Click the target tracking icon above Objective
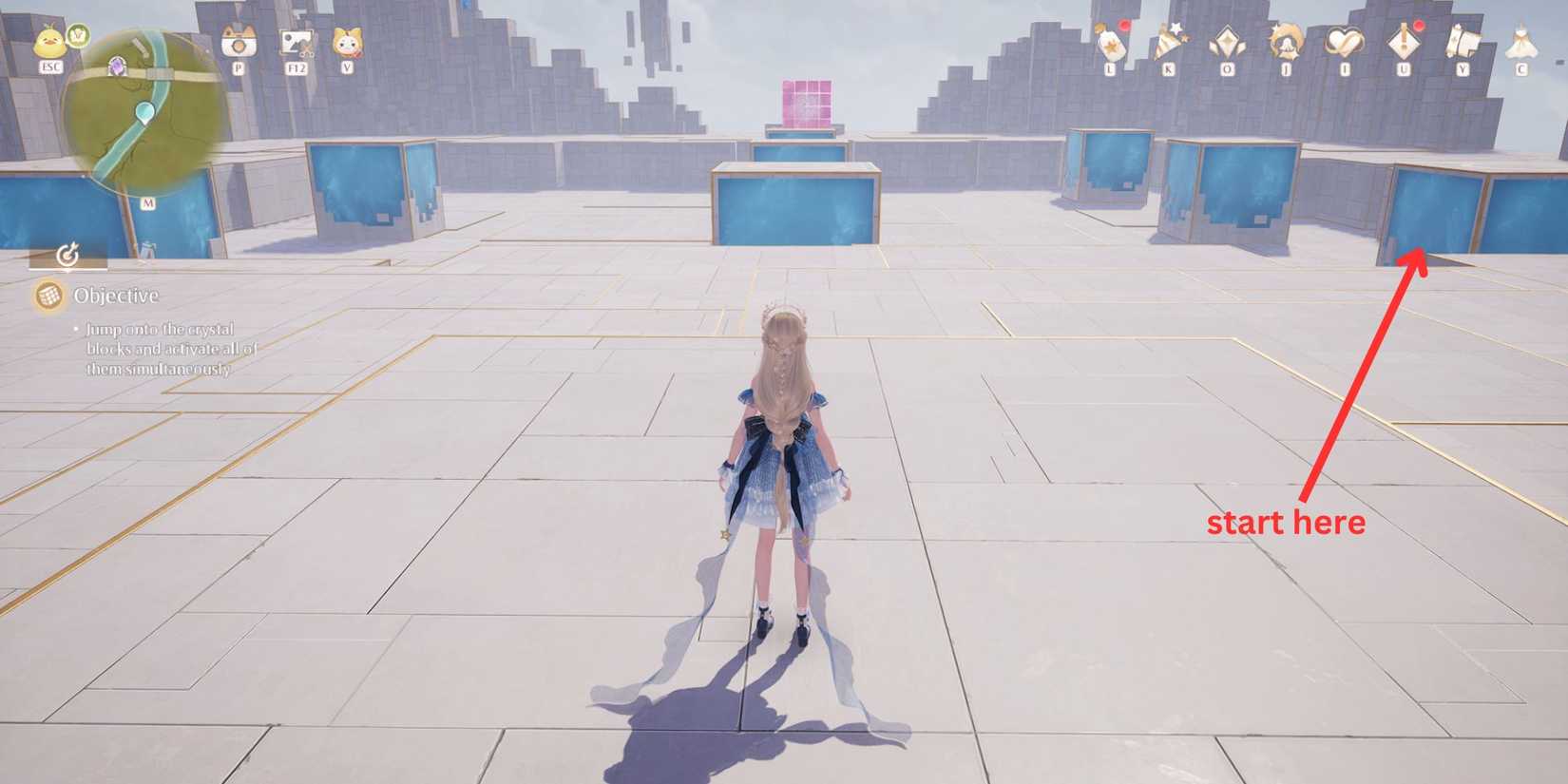Image resolution: width=1568 pixels, height=784 pixels. pos(67,254)
